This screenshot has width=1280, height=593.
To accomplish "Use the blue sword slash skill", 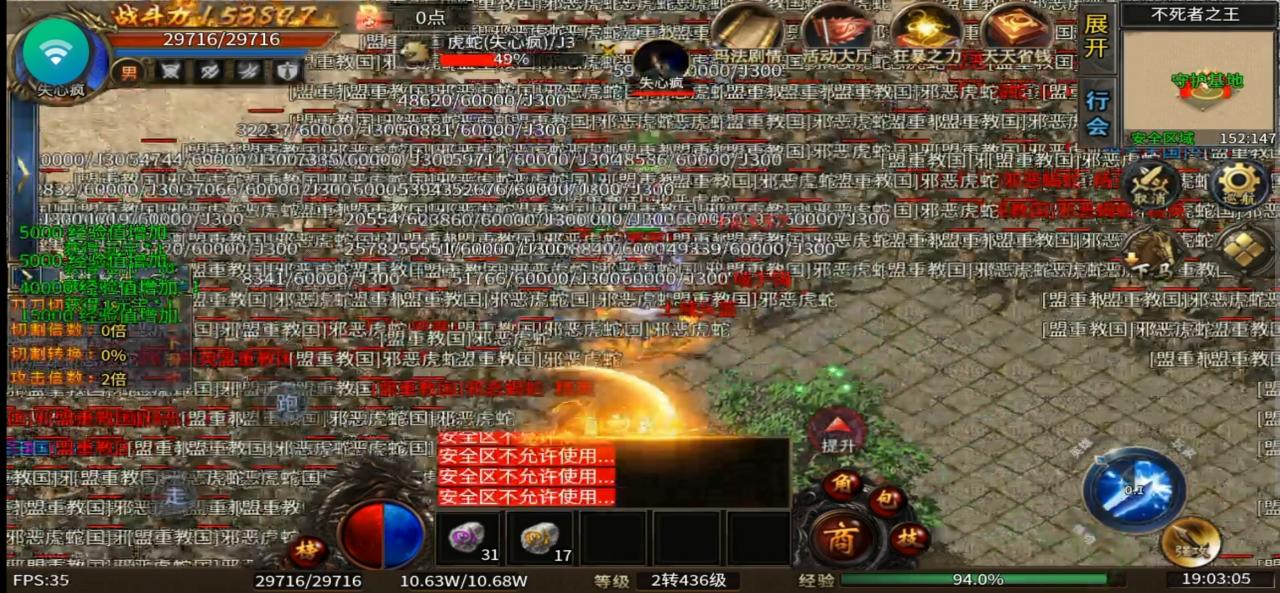I will coord(1134,490).
